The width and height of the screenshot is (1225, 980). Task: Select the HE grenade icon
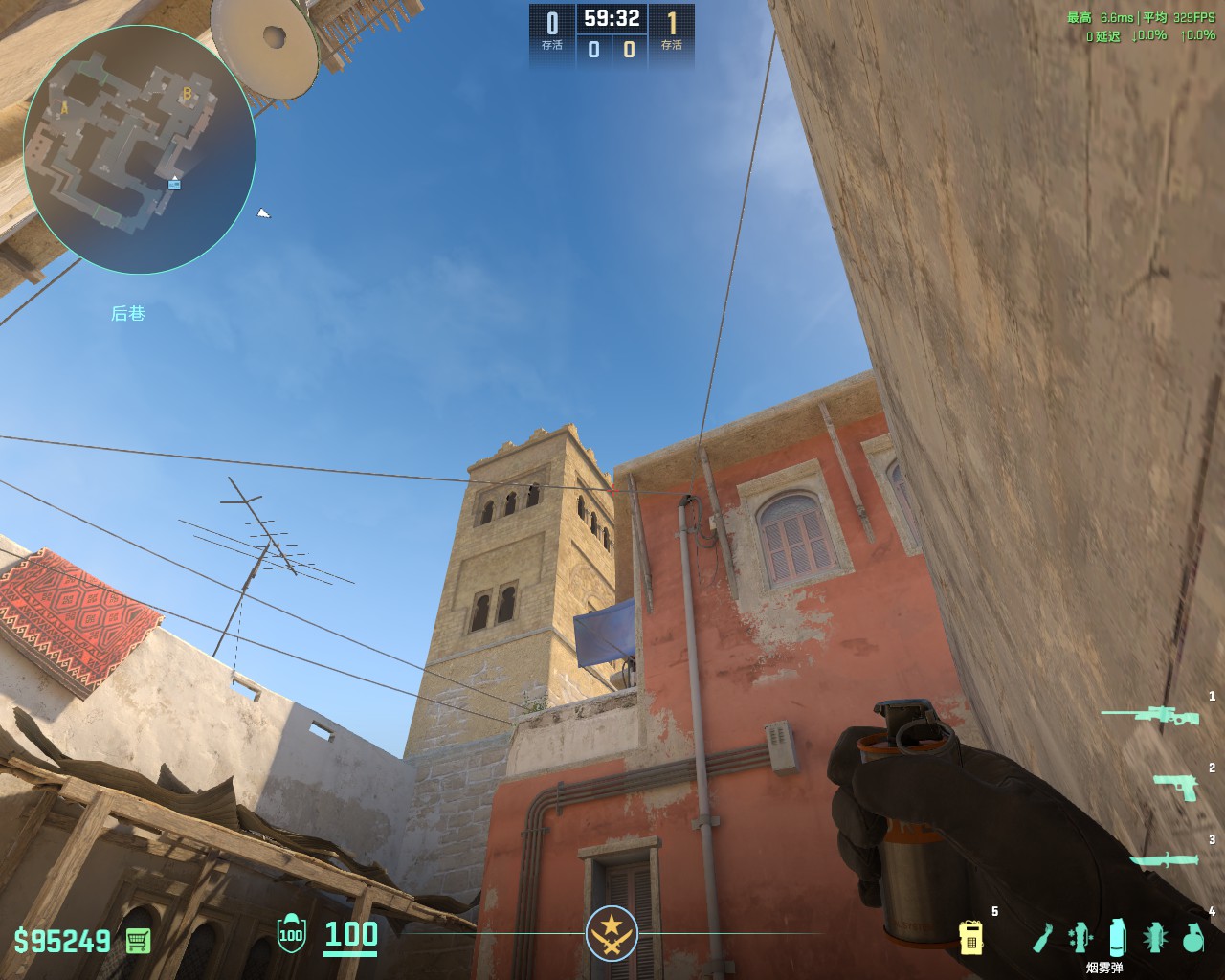click(x=1194, y=939)
